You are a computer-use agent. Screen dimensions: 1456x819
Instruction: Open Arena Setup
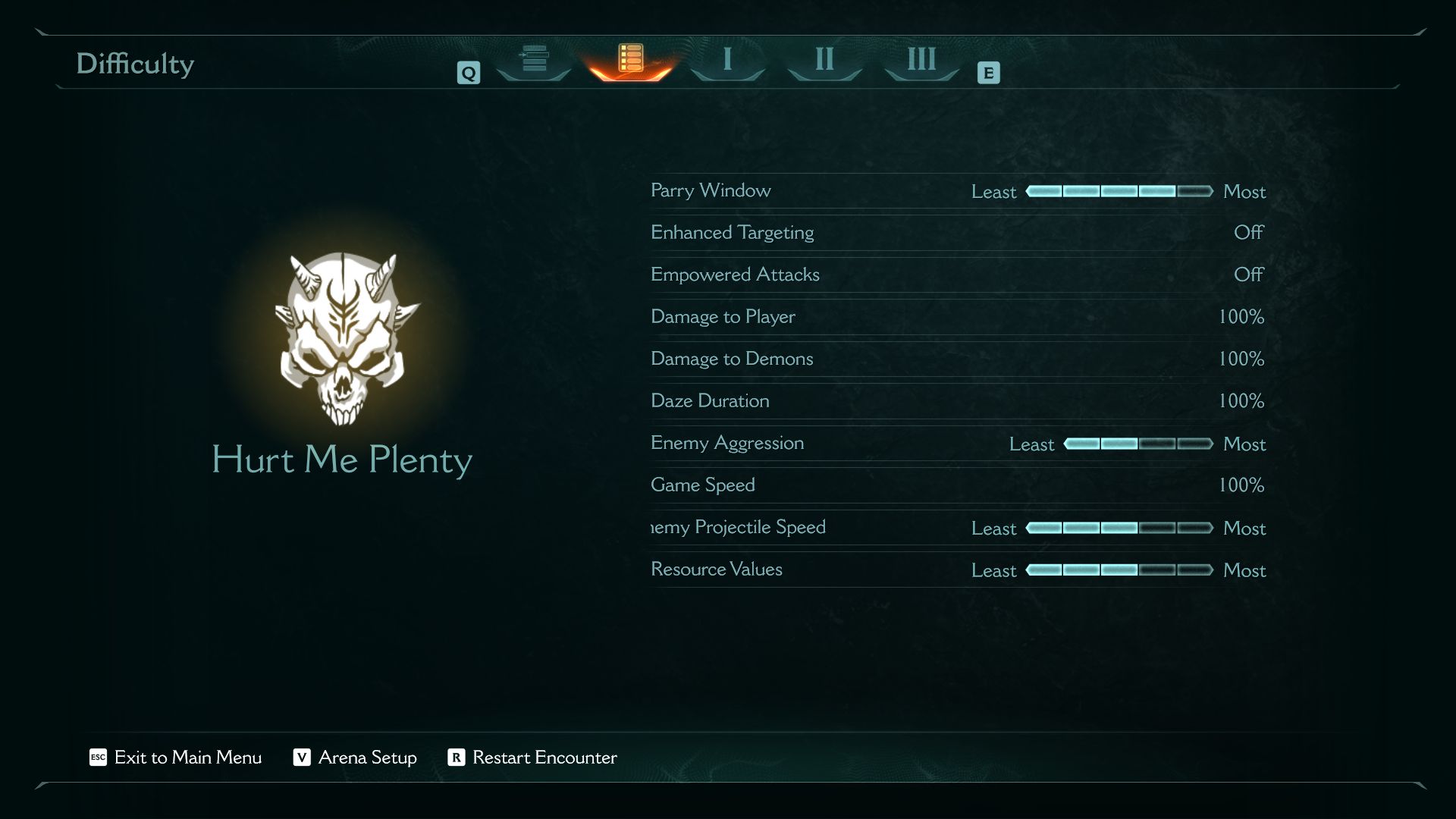tap(367, 758)
